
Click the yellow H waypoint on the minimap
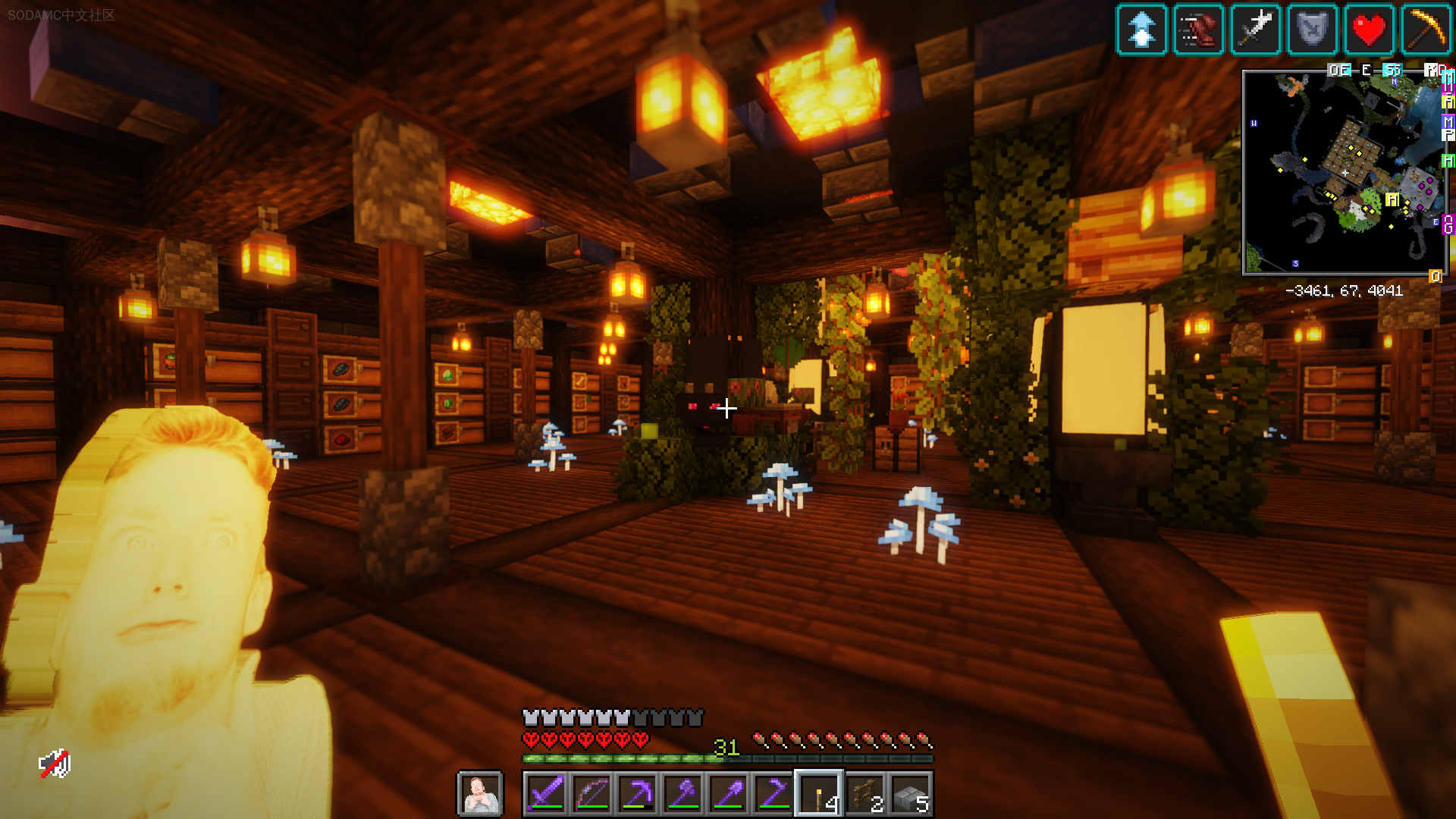coord(1392,199)
